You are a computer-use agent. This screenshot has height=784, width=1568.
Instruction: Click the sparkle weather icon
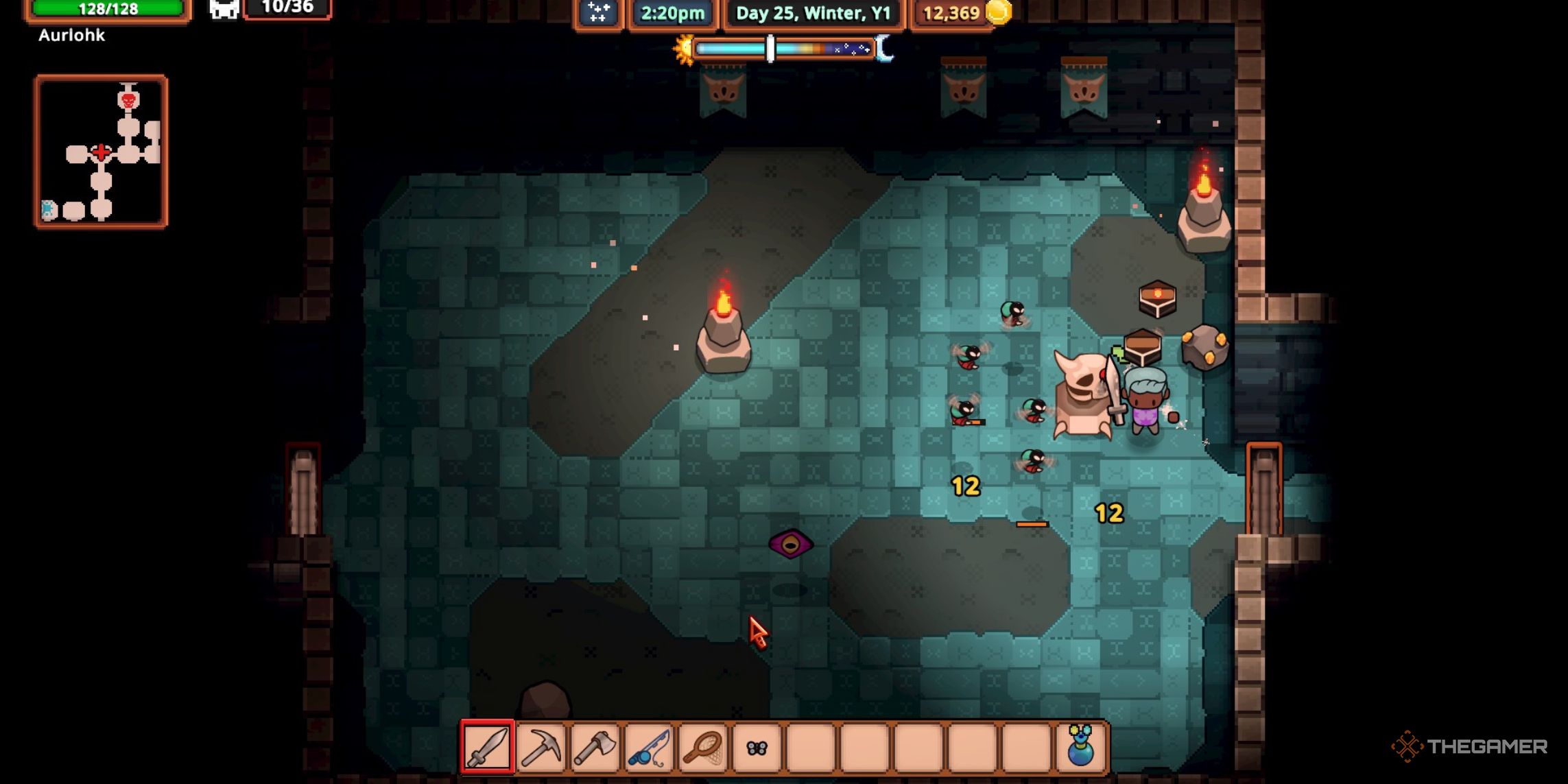(598, 13)
